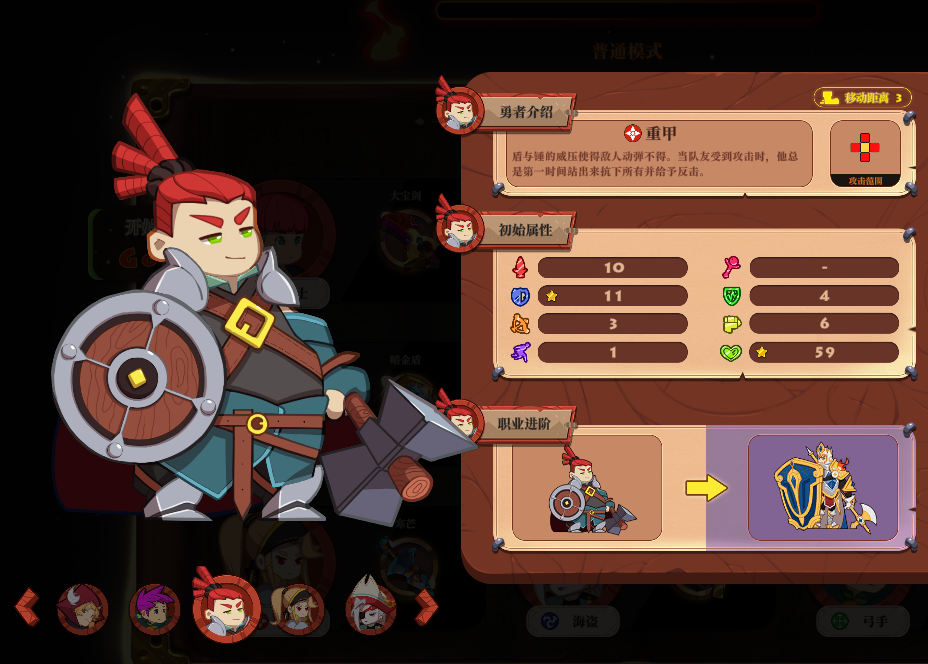Click the yellow fist stat icon
928x664 pixels.
(x=731, y=324)
